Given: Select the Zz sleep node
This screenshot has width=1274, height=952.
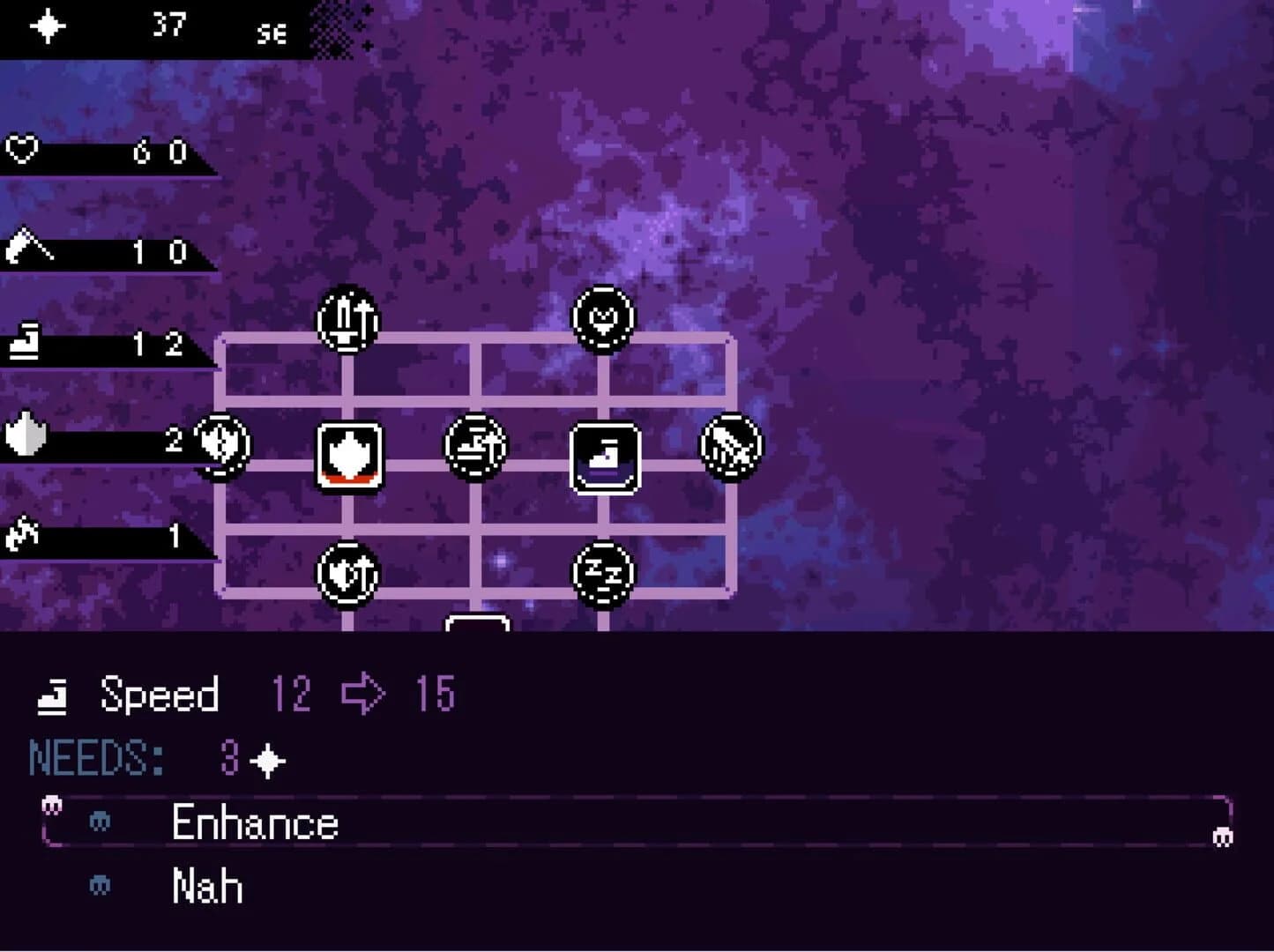Looking at the screenshot, I should pyautogui.click(x=603, y=571).
